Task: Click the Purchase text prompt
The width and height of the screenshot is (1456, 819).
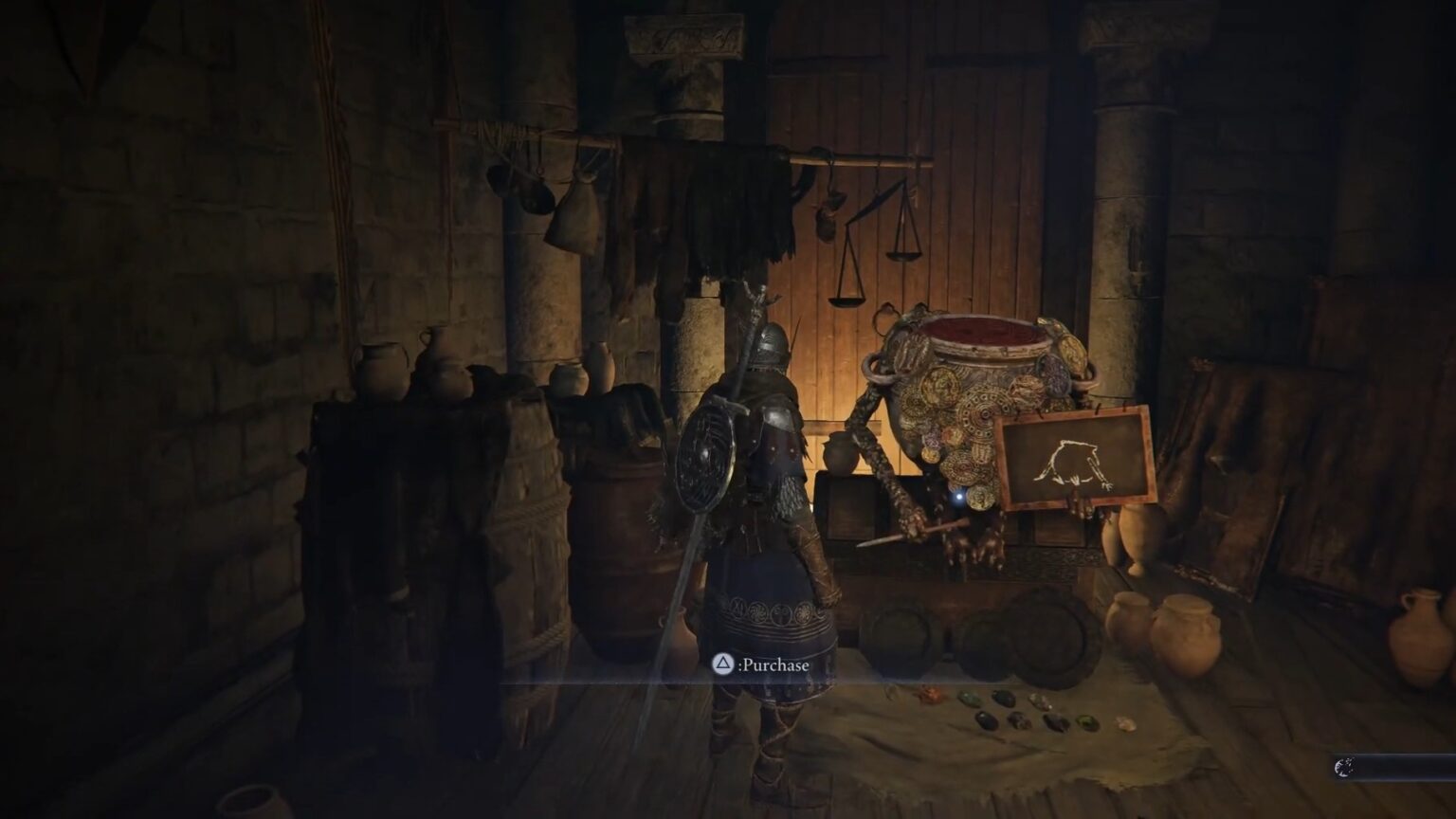Action: 777,666
